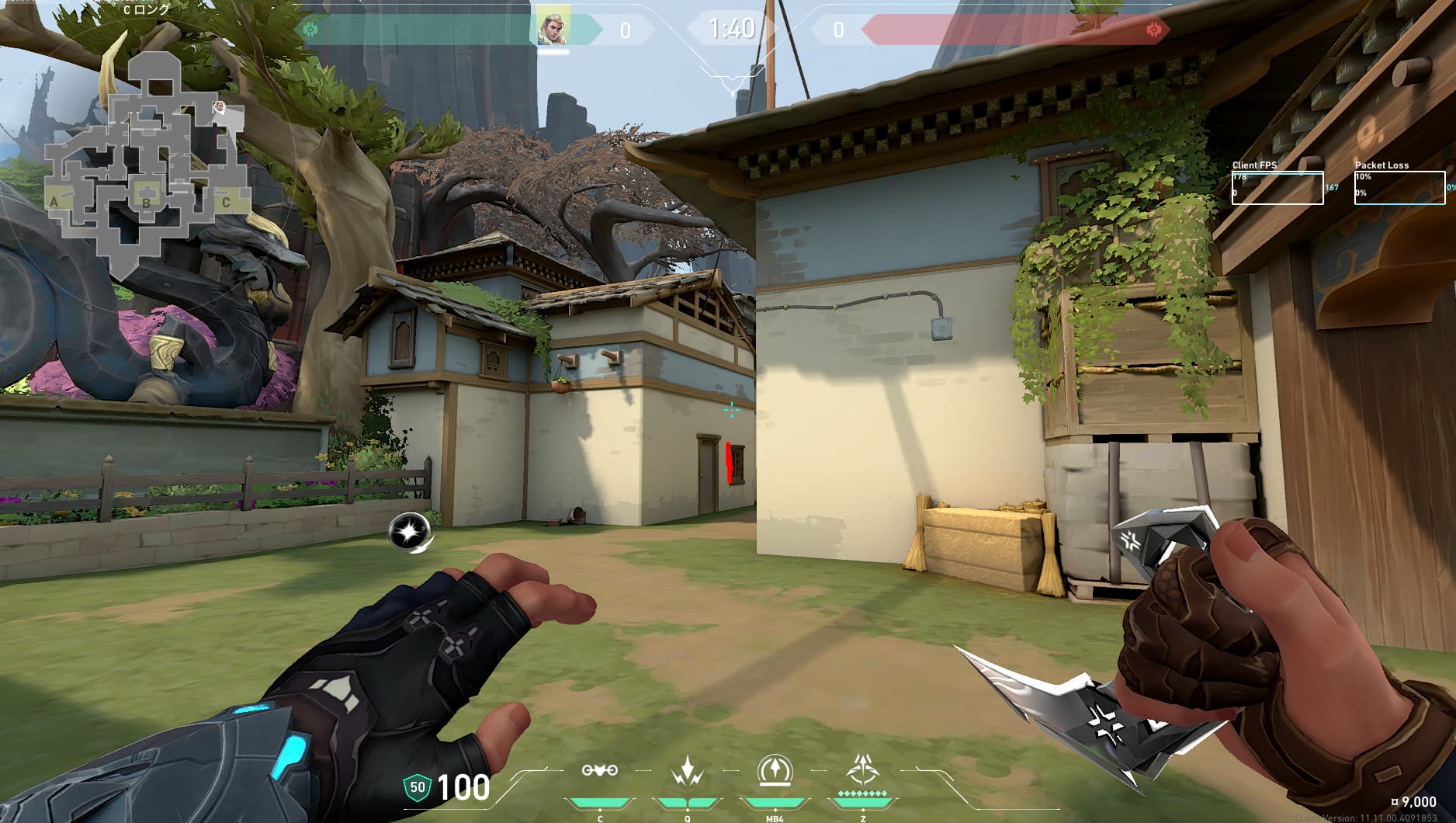The height and width of the screenshot is (823, 1456).
Task: Click the Client FPS graph
Action: (x=1277, y=188)
